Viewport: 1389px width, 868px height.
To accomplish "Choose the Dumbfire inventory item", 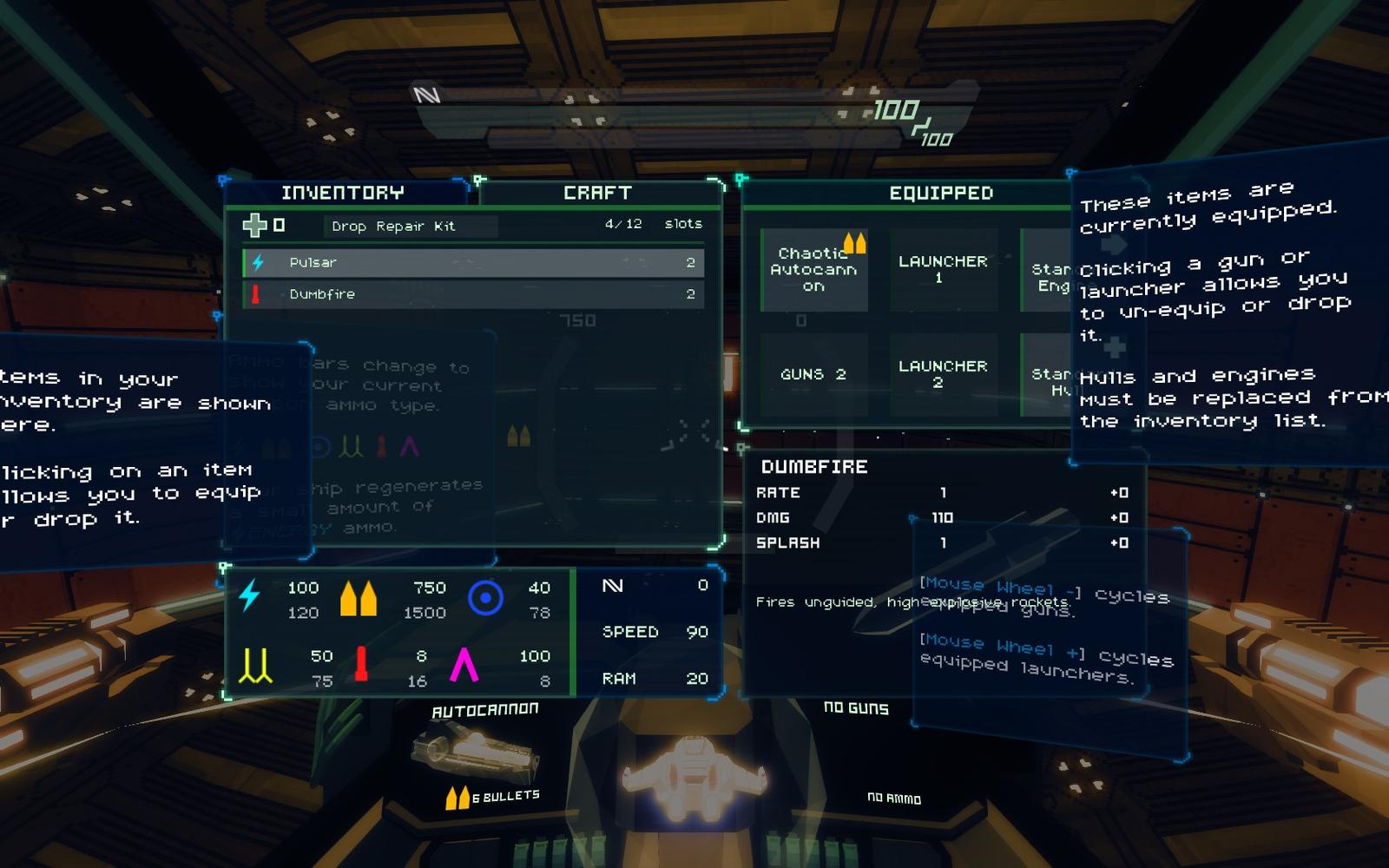I will coord(473,294).
